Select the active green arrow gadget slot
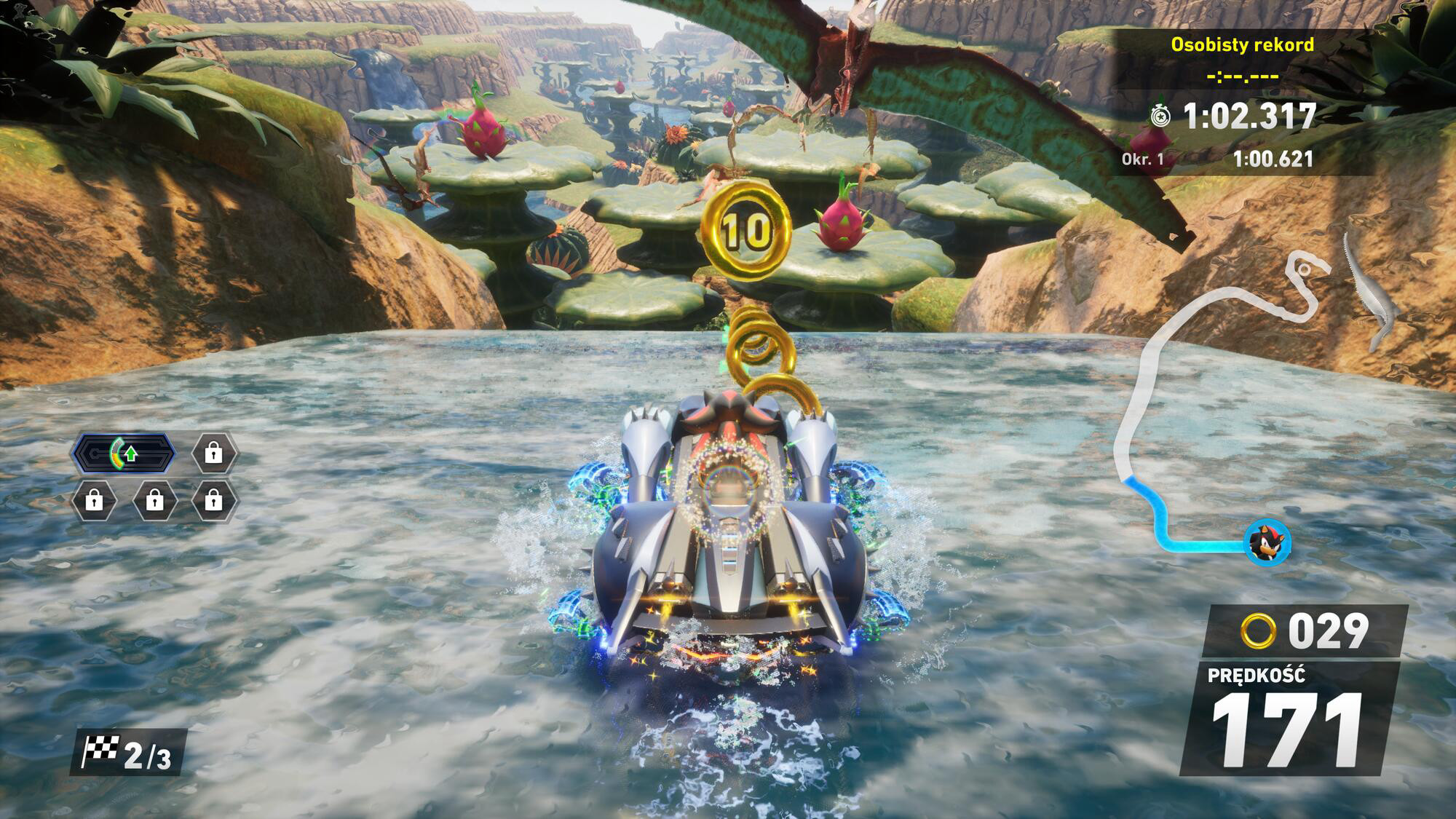1456x819 pixels. click(x=124, y=454)
